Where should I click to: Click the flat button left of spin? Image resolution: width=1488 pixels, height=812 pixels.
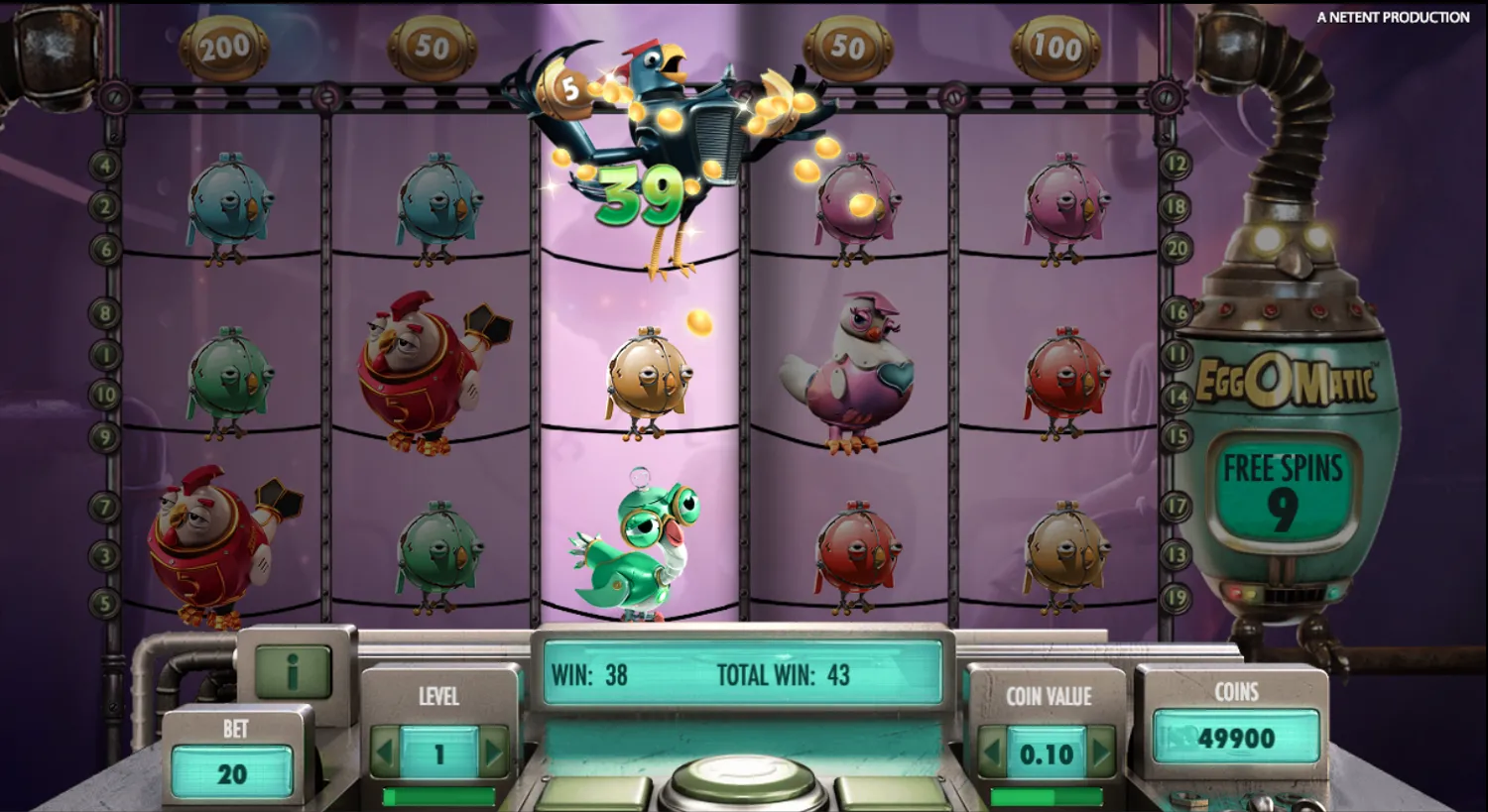590,793
